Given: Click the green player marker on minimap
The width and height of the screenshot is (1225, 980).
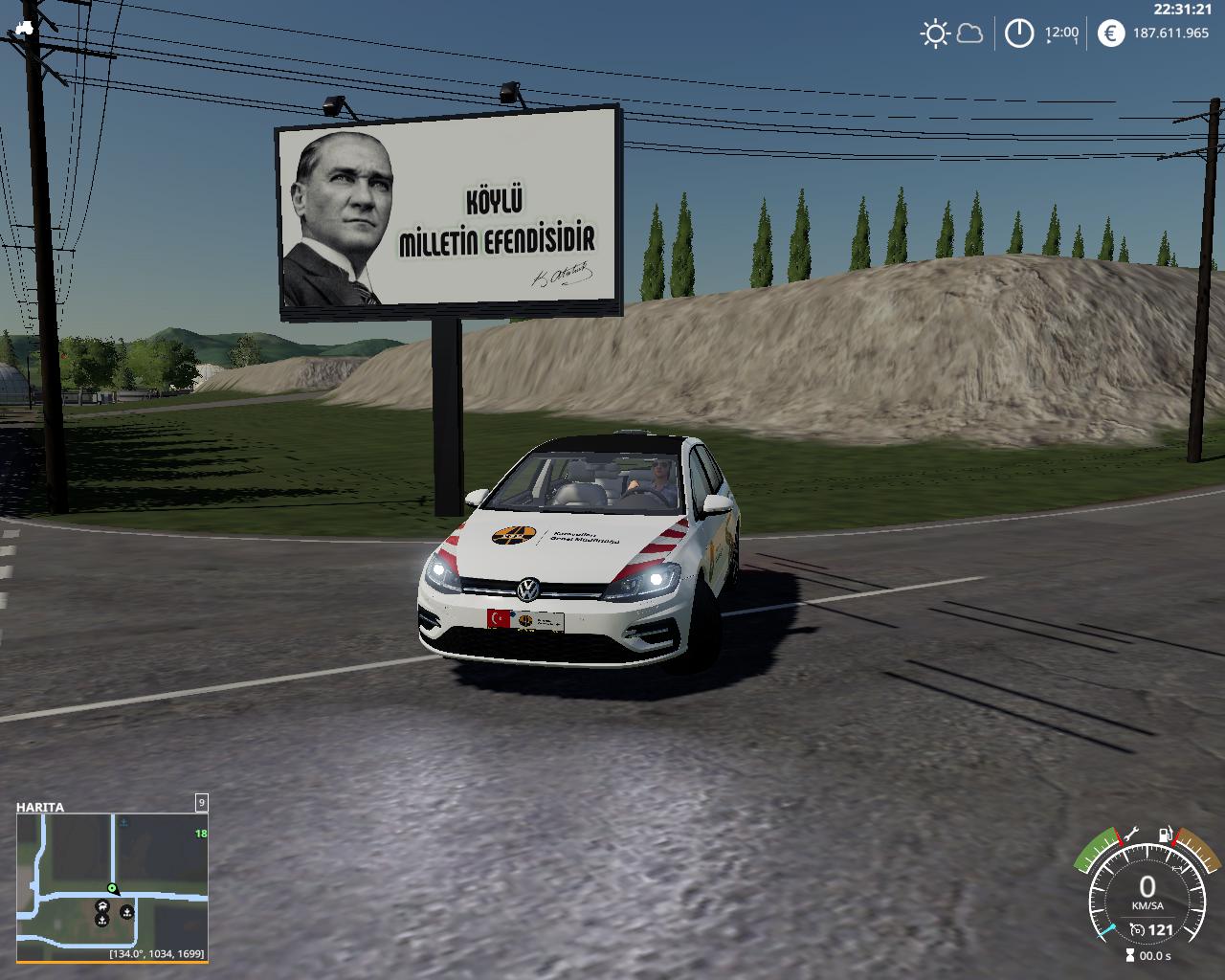Looking at the screenshot, I should [112, 888].
